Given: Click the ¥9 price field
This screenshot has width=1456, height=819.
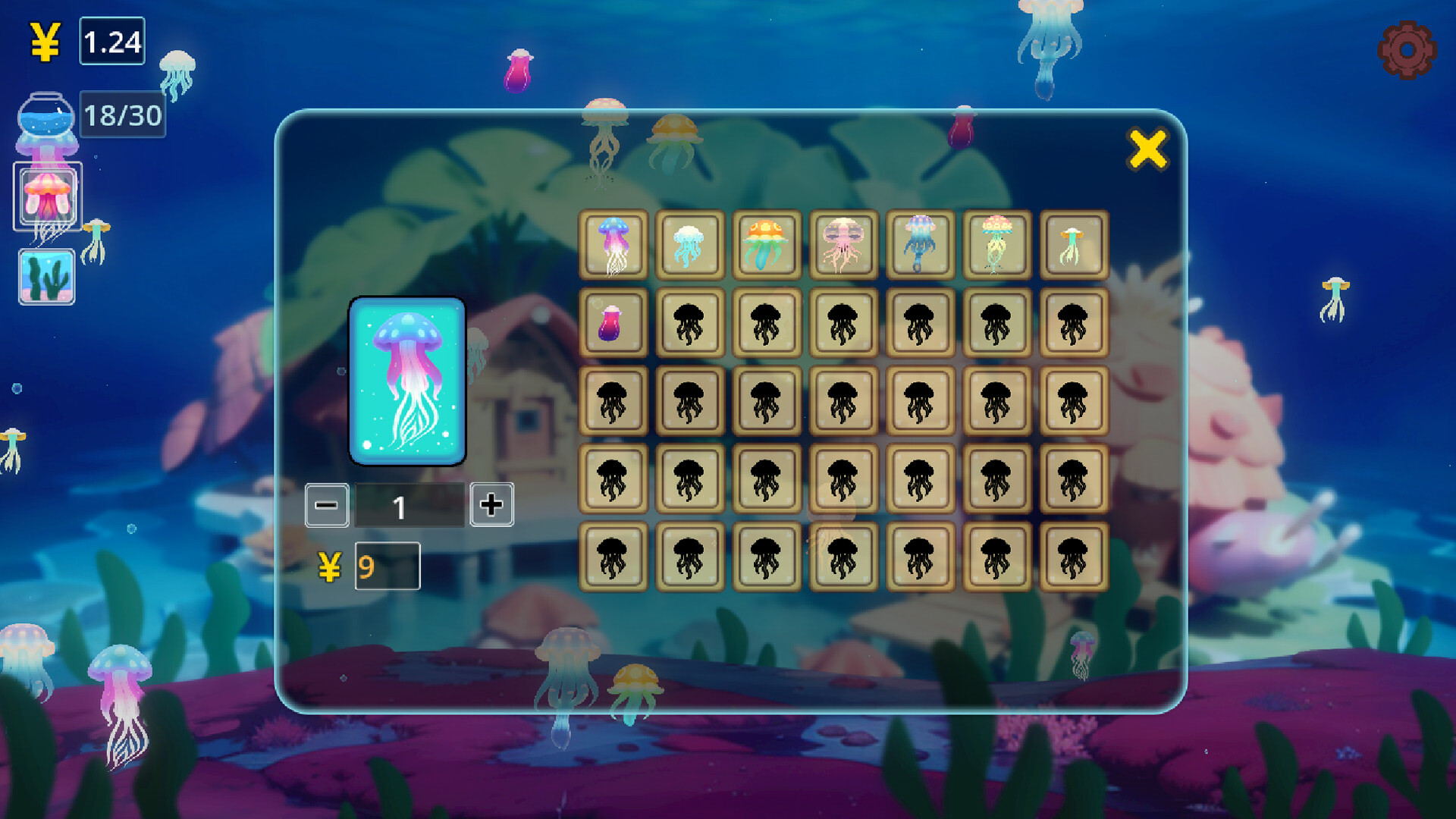Looking at the screenshot, I should (x=387, y=567).
